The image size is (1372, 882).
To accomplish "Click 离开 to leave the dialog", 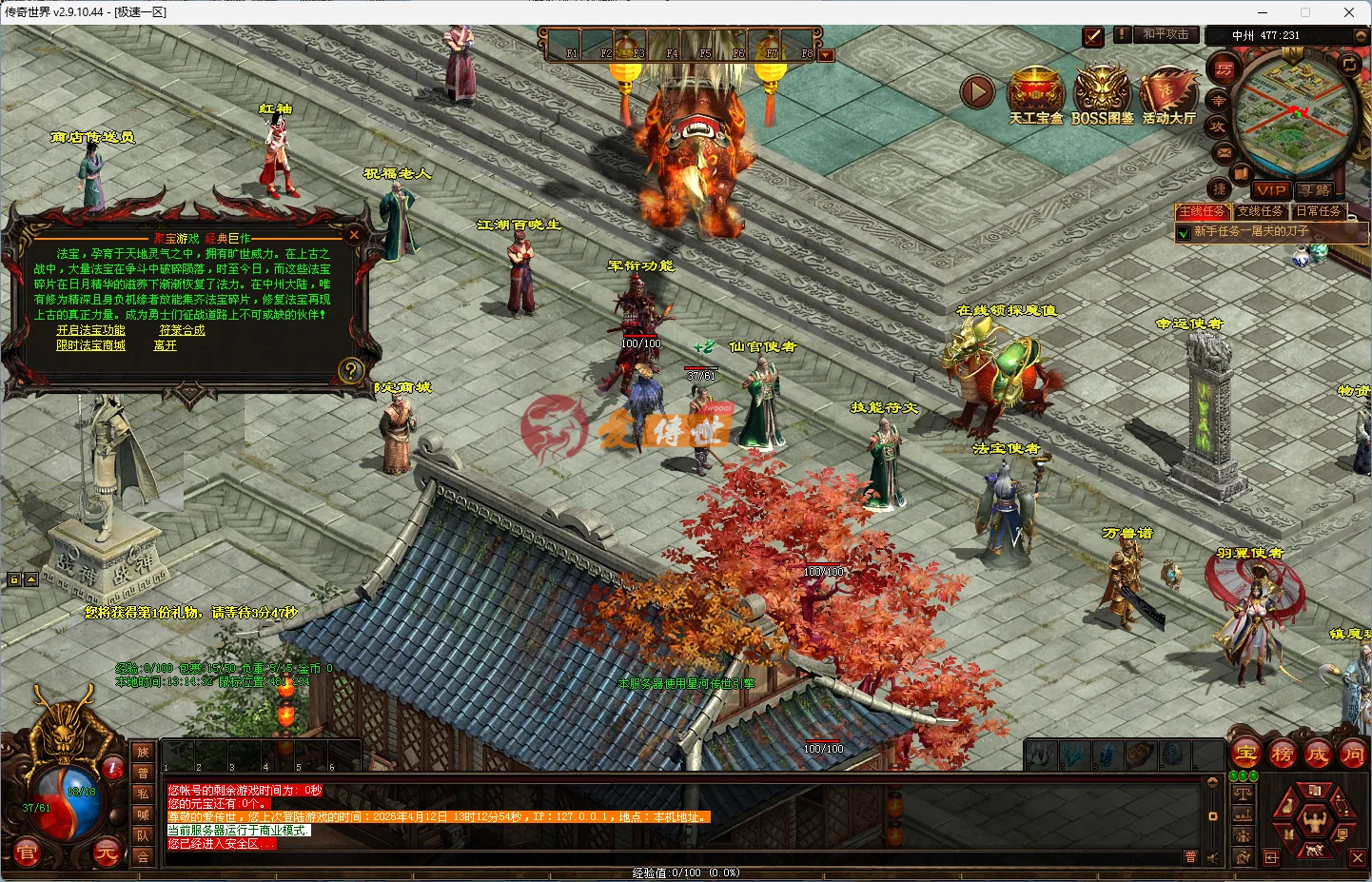I will [x=163, y=345].
